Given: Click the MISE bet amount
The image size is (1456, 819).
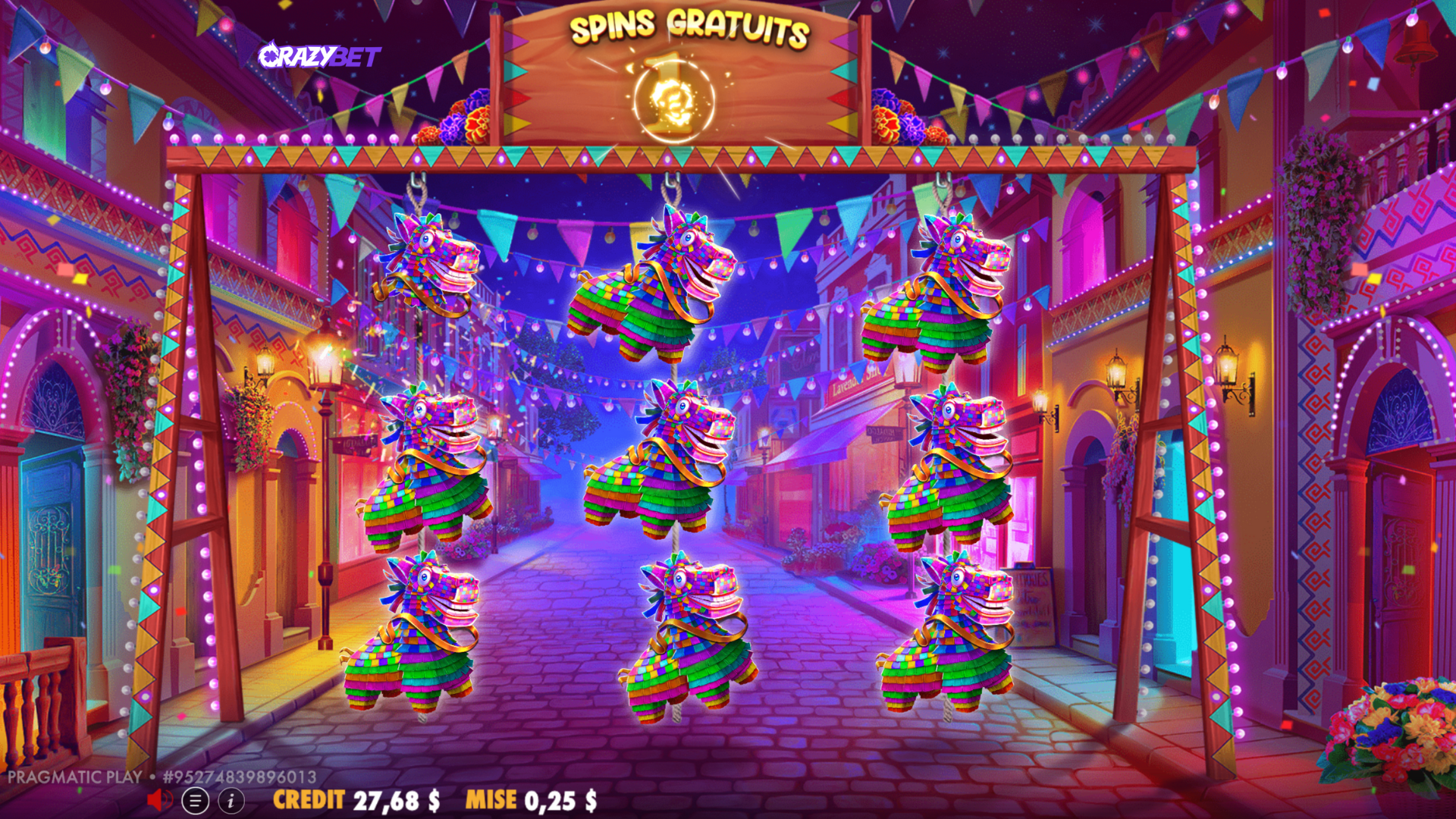Looking at the screenshot, I should click(x=531, y=798).
